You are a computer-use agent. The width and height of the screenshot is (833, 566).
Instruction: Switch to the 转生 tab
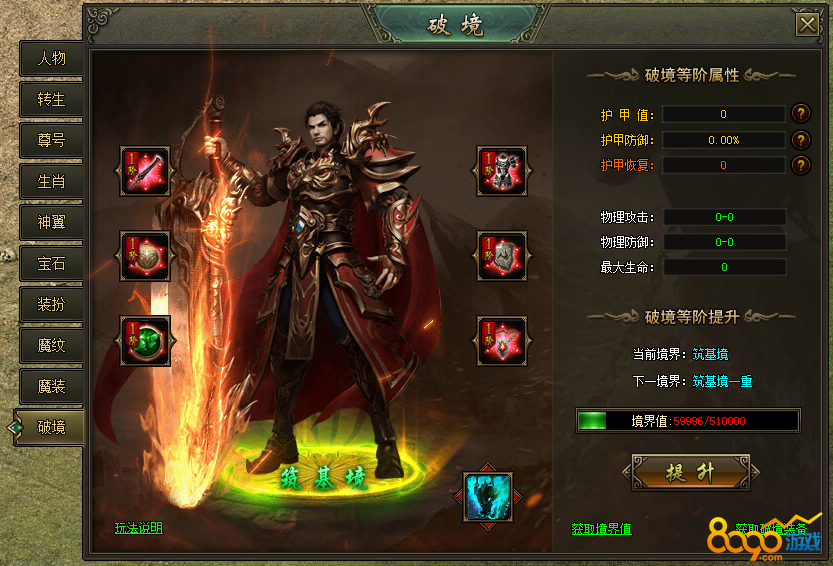pyautogui.click(x=51, y=99)
